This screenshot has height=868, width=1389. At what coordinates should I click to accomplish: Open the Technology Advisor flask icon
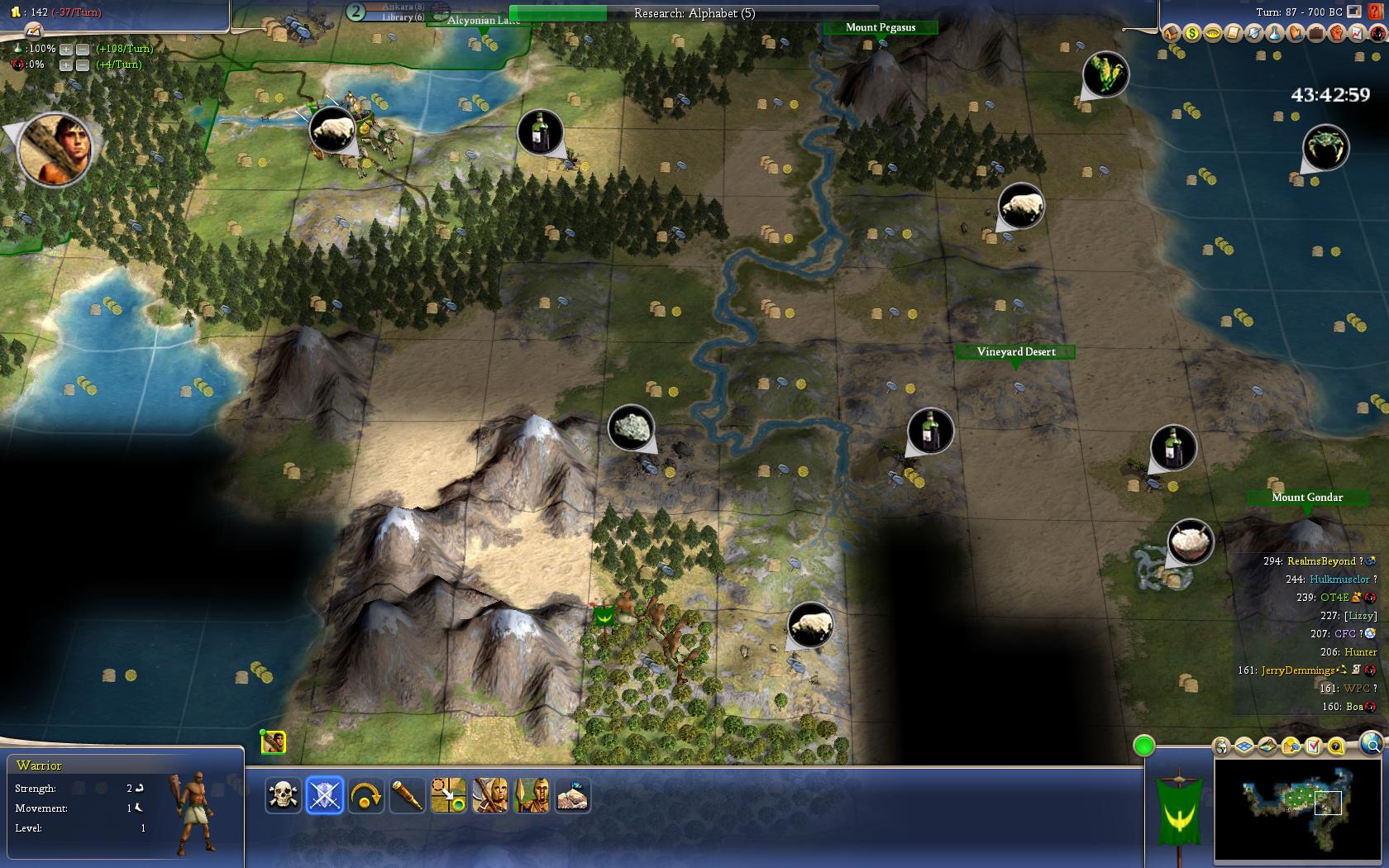[x=1274, y=33]
